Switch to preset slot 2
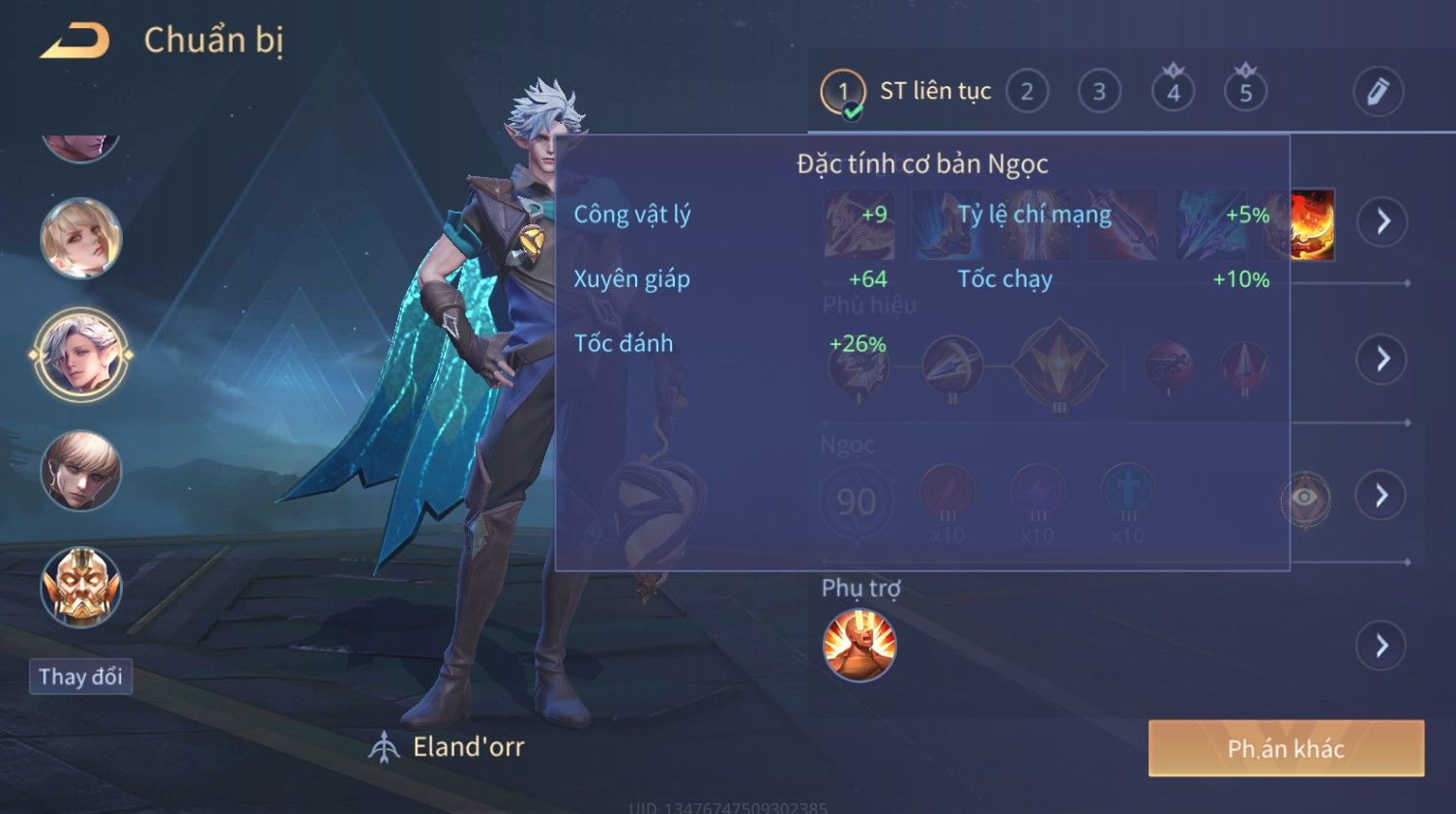This screenshot has width=1456, height=814. tap(1027, 92)
